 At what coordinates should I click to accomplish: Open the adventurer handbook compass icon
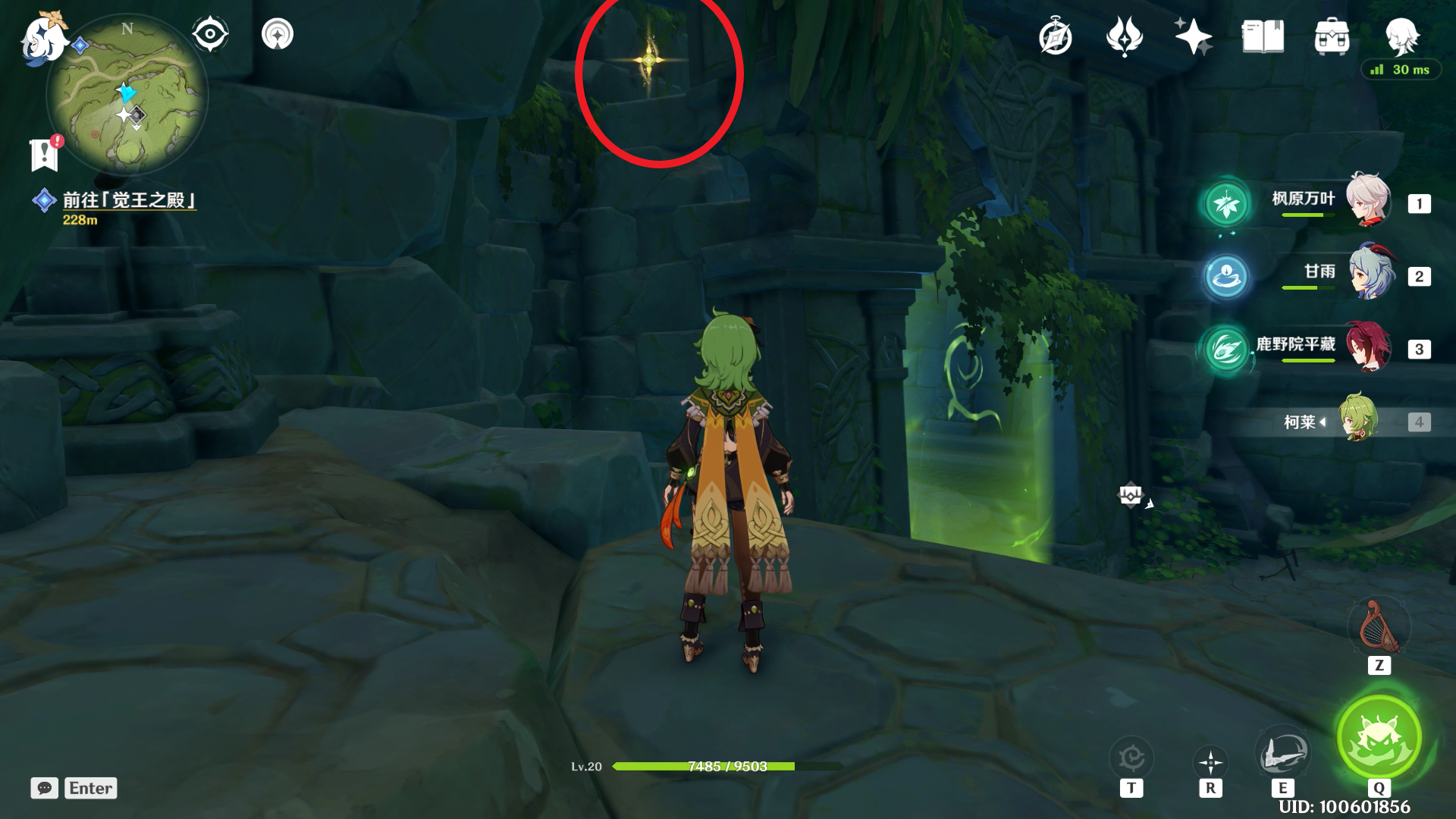pos(1055,36)
